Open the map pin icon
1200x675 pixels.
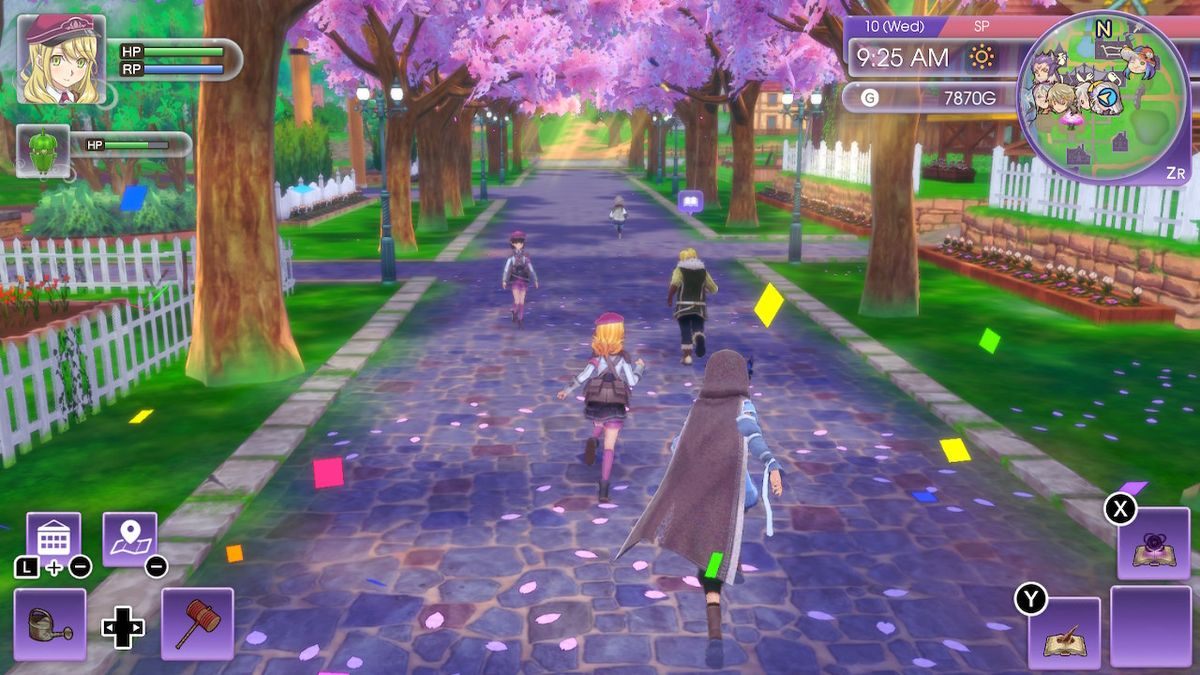pos(130,539)
